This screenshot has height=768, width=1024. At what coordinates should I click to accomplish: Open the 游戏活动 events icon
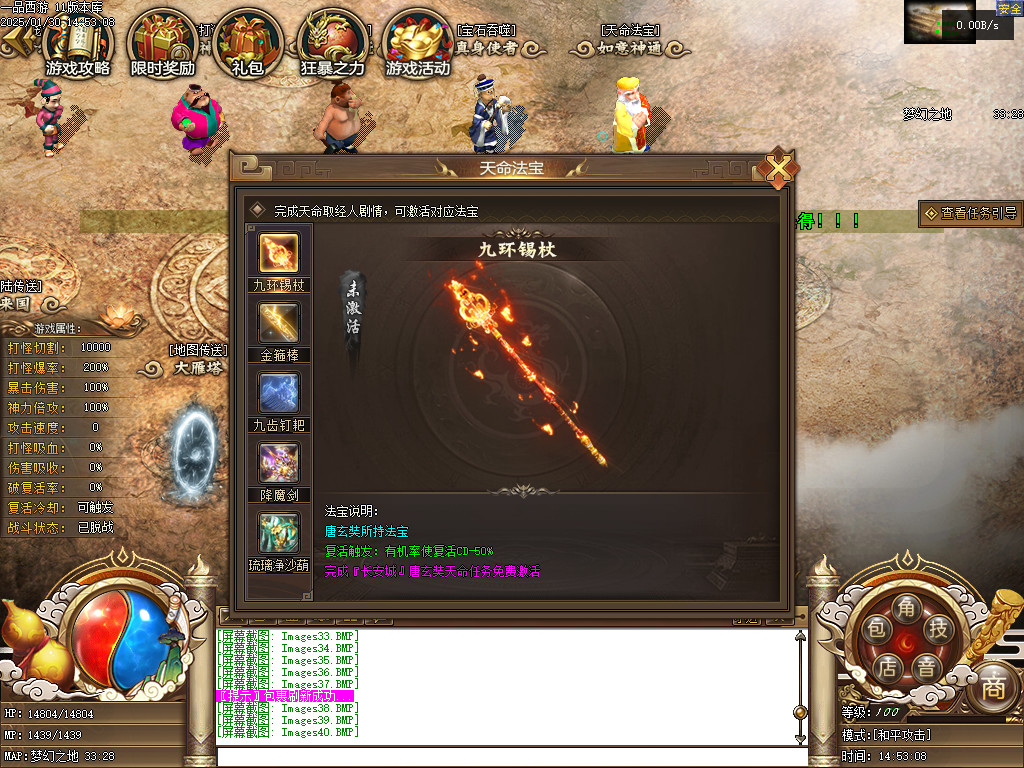point(418,45)
